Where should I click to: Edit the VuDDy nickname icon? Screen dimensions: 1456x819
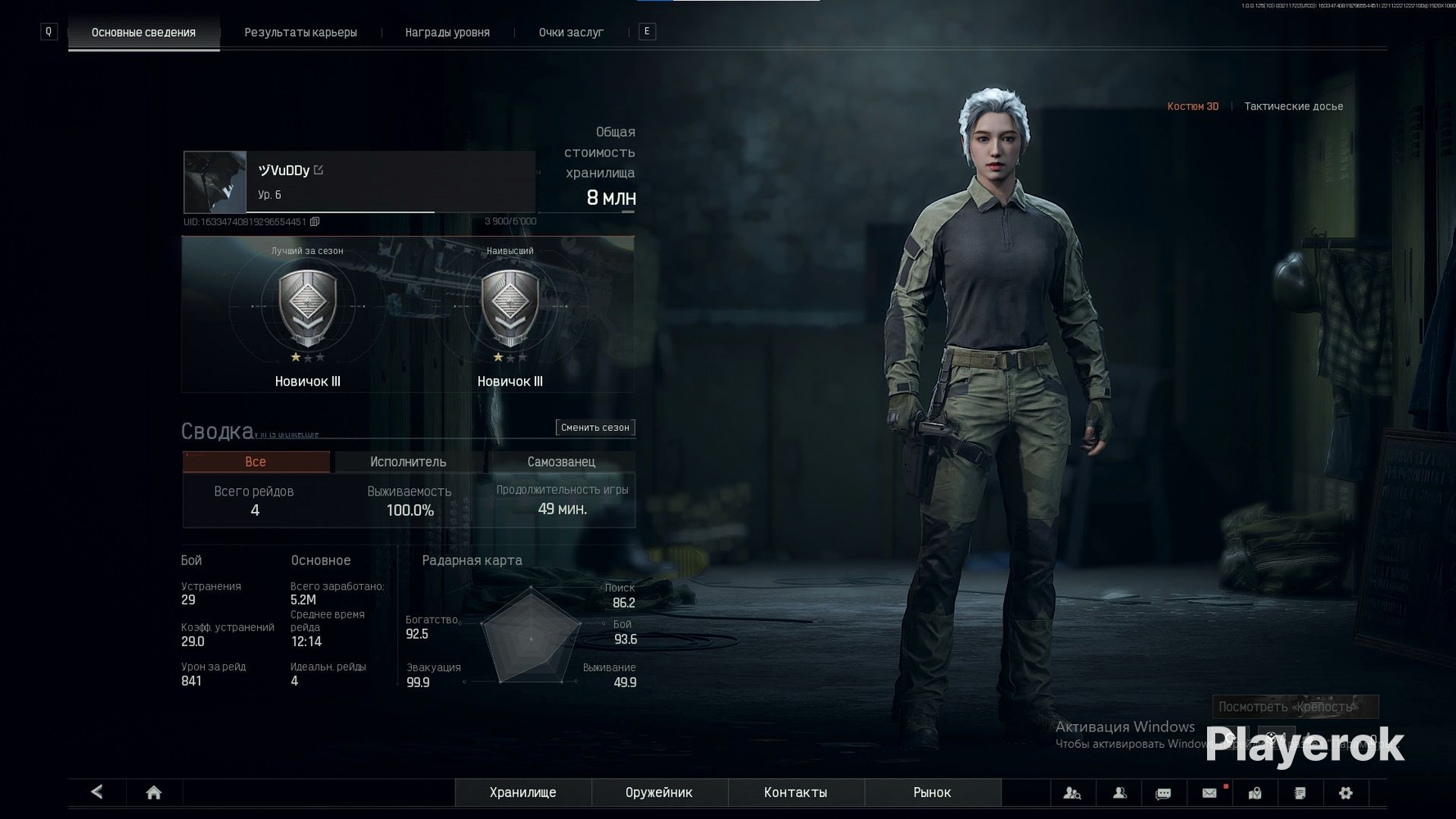[x=319, y=170]
